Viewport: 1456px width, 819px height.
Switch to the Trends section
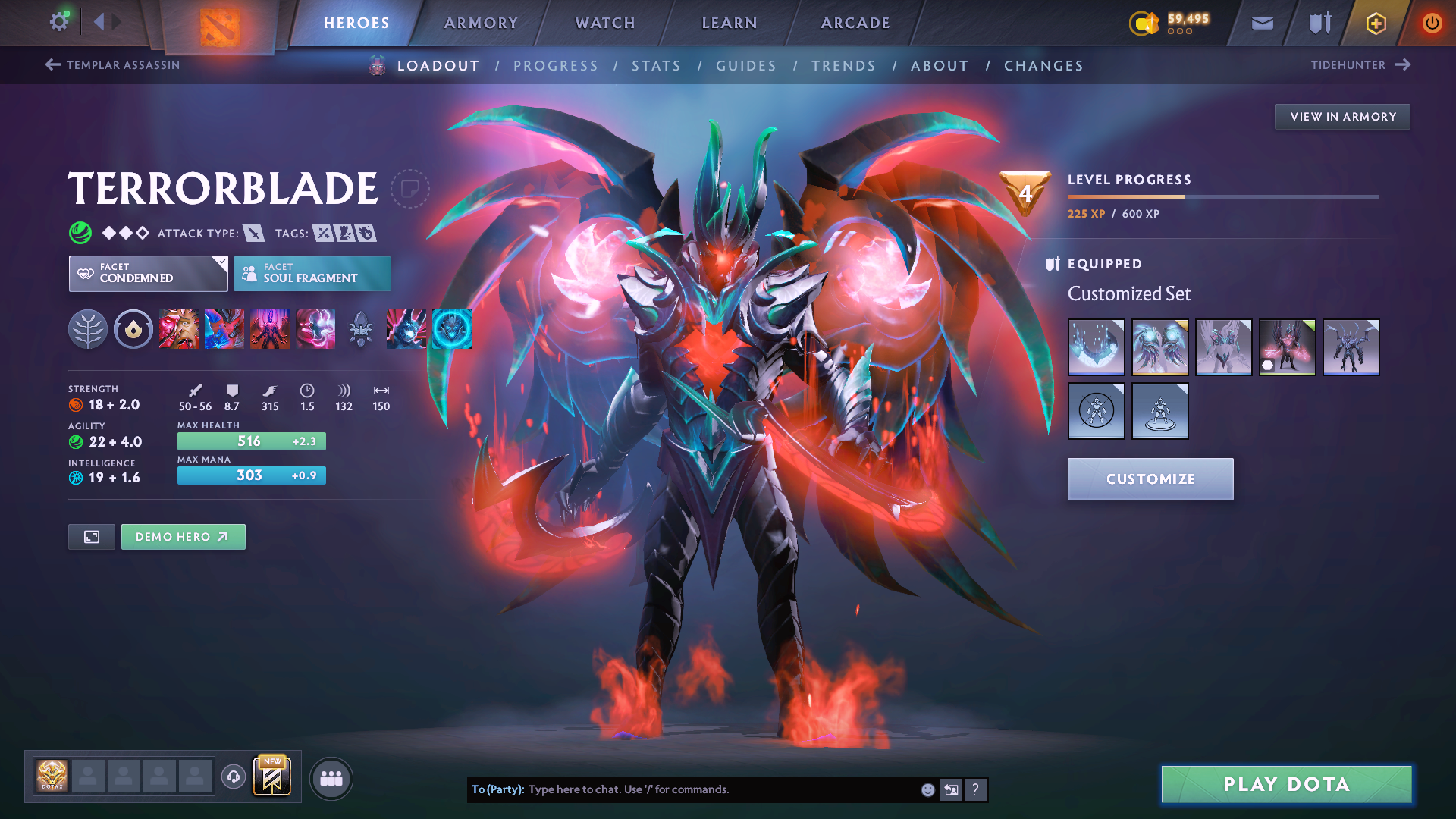point(844,66)
